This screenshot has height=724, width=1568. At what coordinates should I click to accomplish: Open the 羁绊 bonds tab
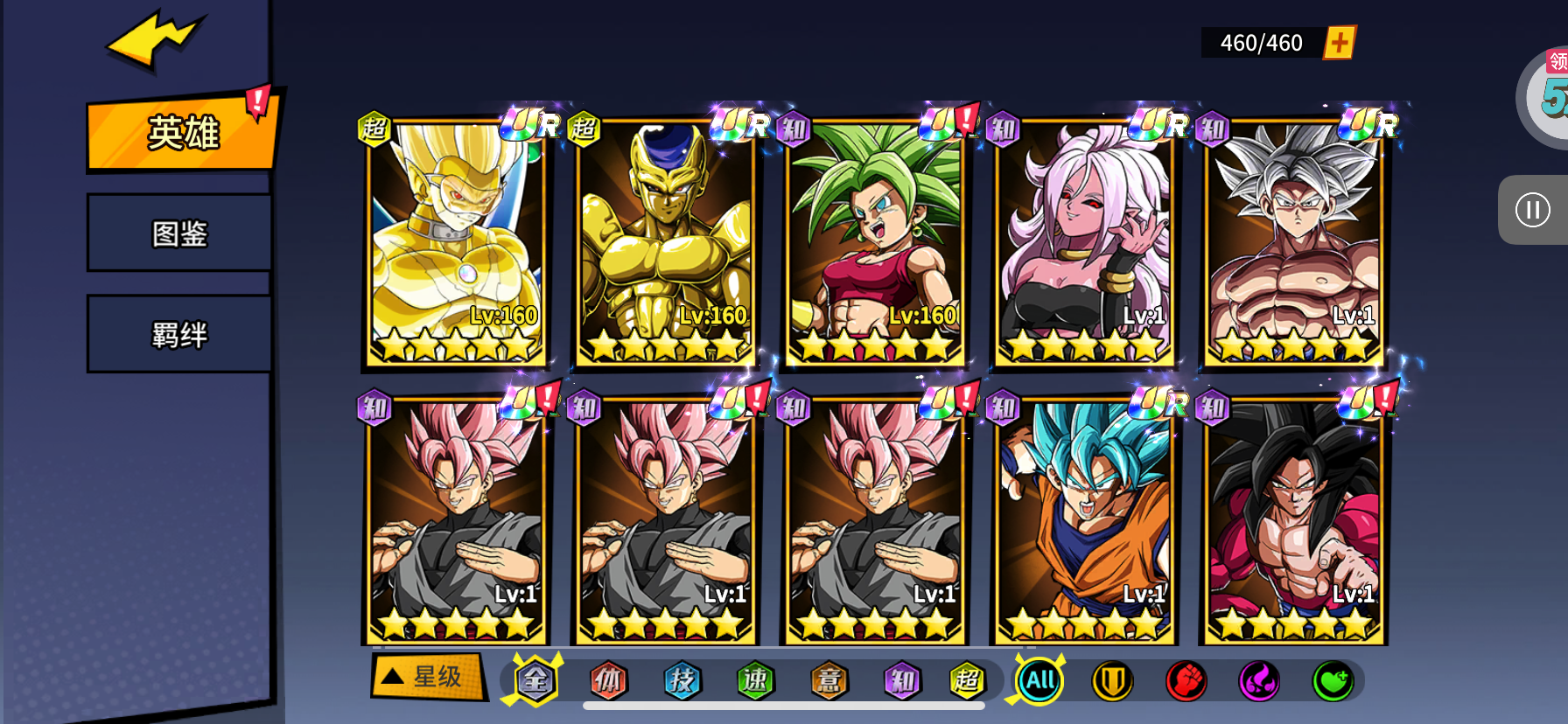(179, 335)
